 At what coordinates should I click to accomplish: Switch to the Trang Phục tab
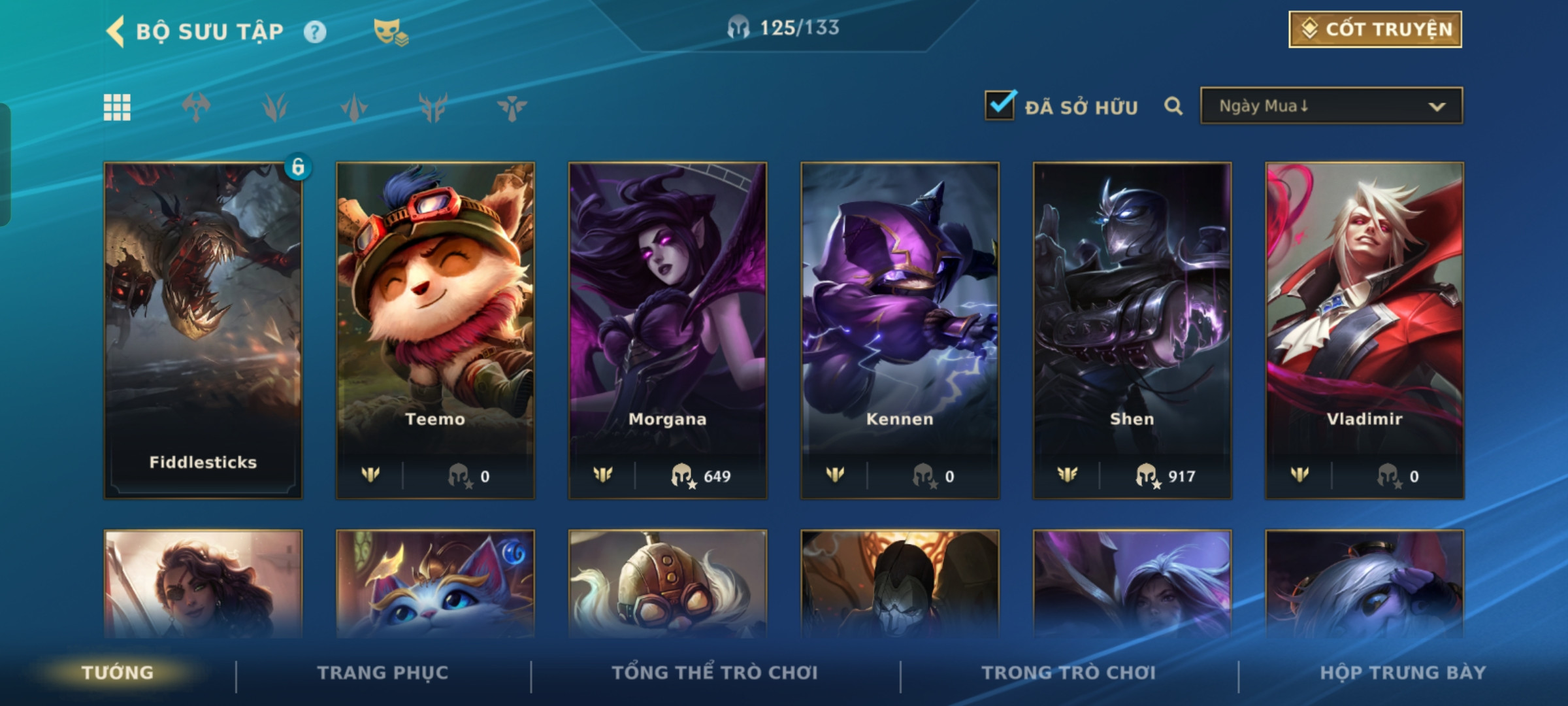pos(383,673)
